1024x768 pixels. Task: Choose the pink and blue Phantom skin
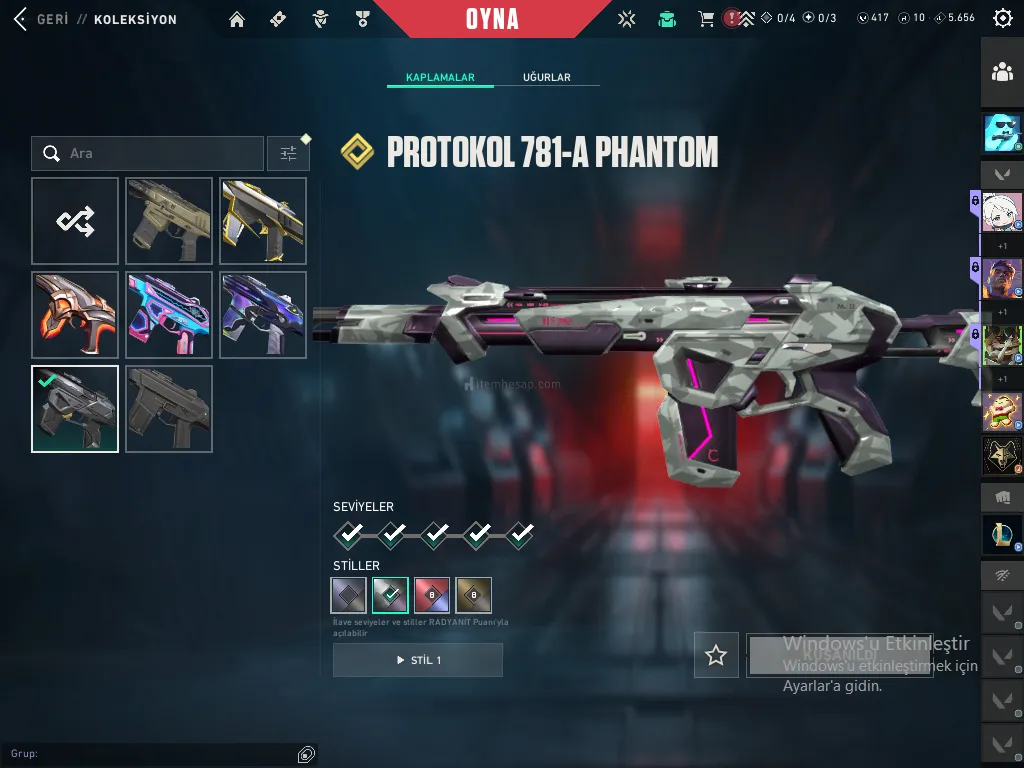(x=169, y=315)
